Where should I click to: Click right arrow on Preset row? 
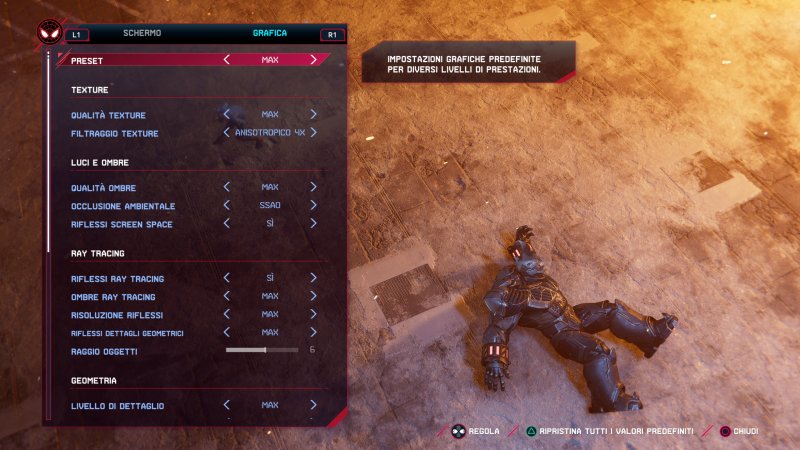[x=313, y=60]
